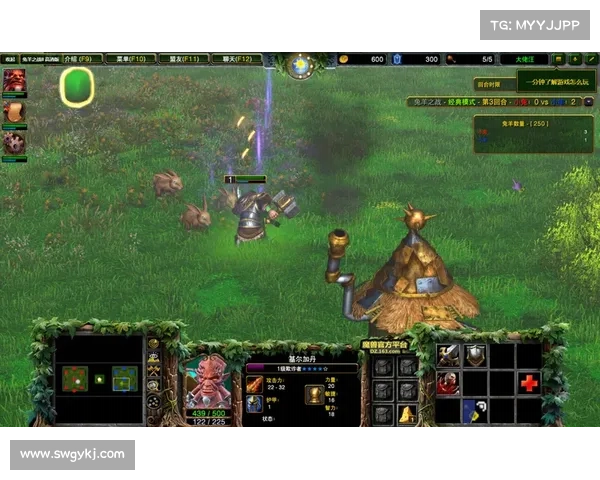Activate the blue ability with gold key

pos(474,409)
